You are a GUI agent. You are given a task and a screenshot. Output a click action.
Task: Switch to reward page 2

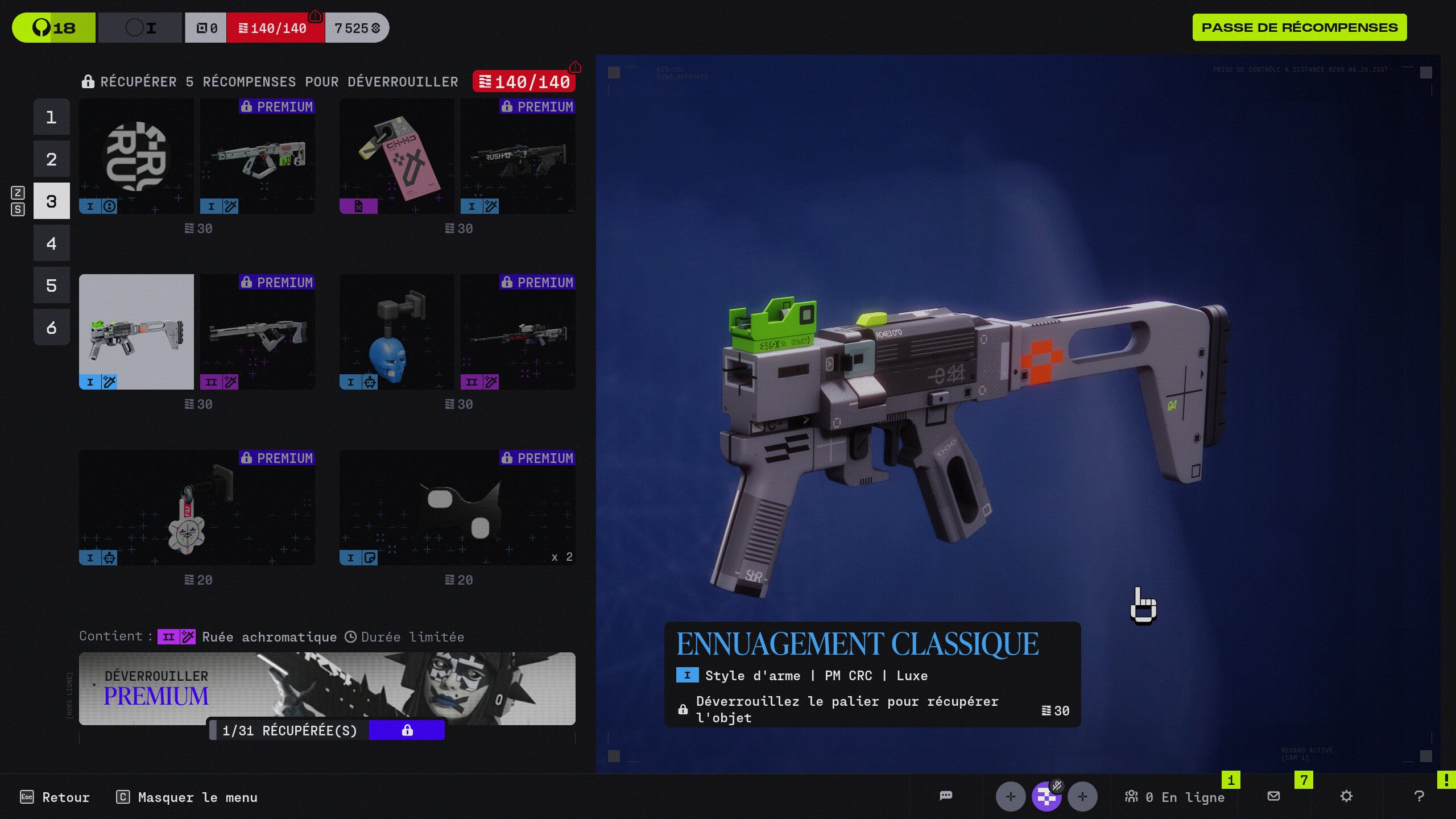[51, 159]
